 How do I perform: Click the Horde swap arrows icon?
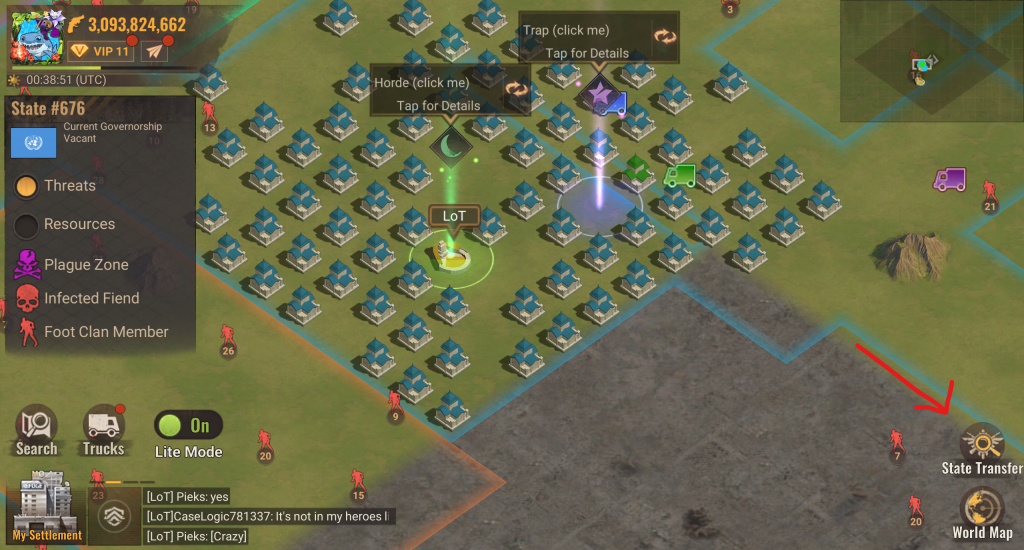pyautogui.click(x=516, y=89)
